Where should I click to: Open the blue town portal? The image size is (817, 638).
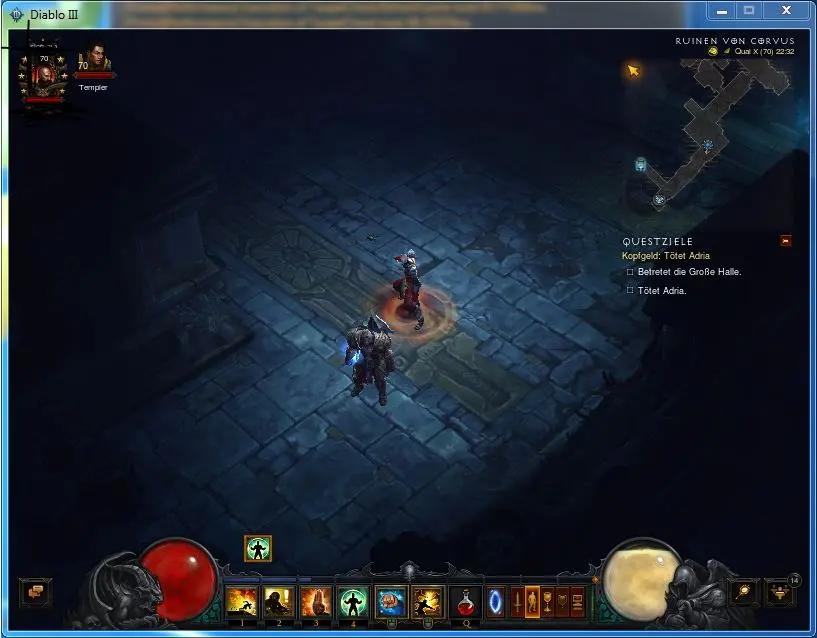click(x=496, y=602)
